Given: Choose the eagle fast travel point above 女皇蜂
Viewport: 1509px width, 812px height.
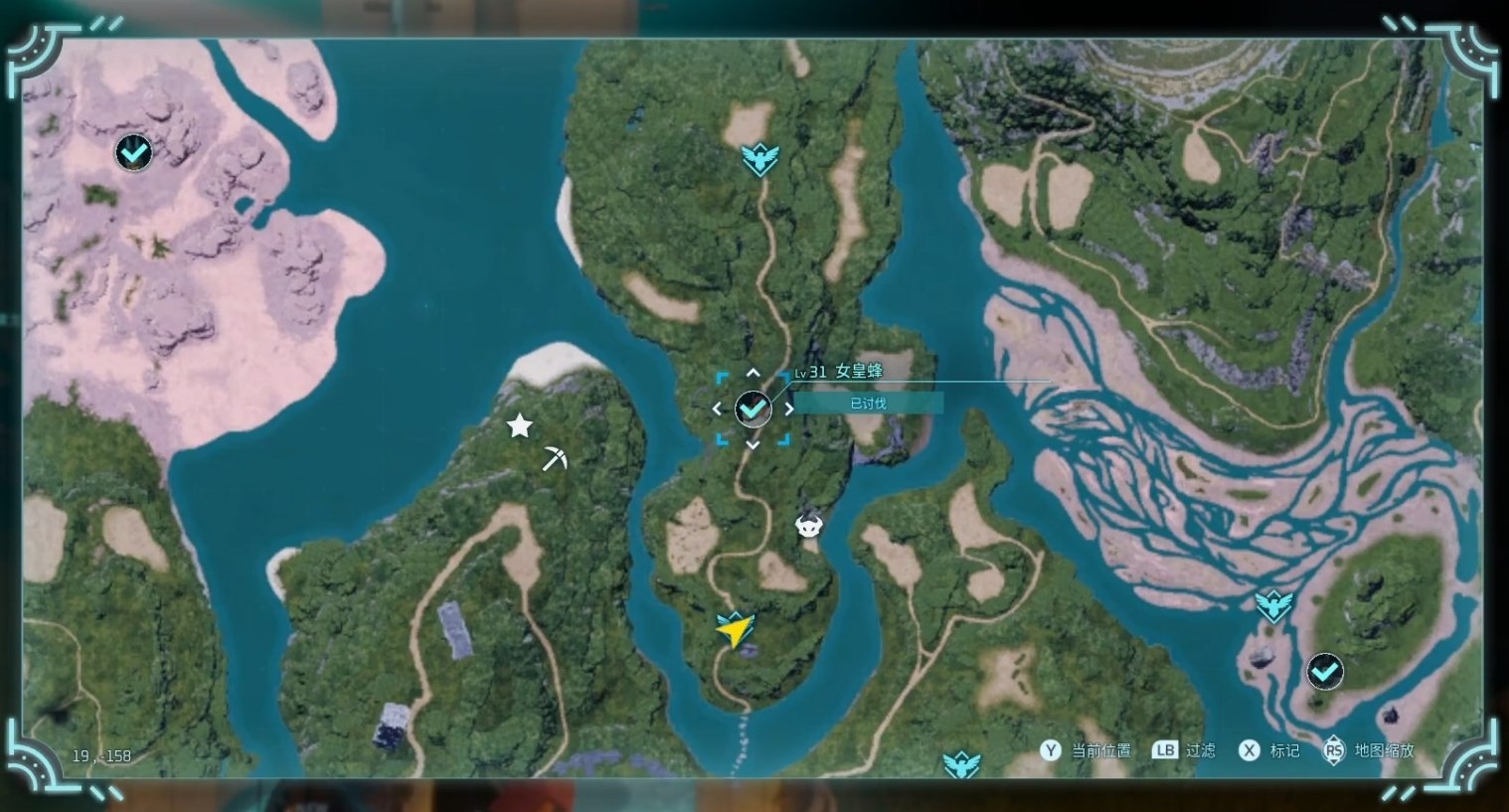Looking at the screenshot, I should 760,158.
